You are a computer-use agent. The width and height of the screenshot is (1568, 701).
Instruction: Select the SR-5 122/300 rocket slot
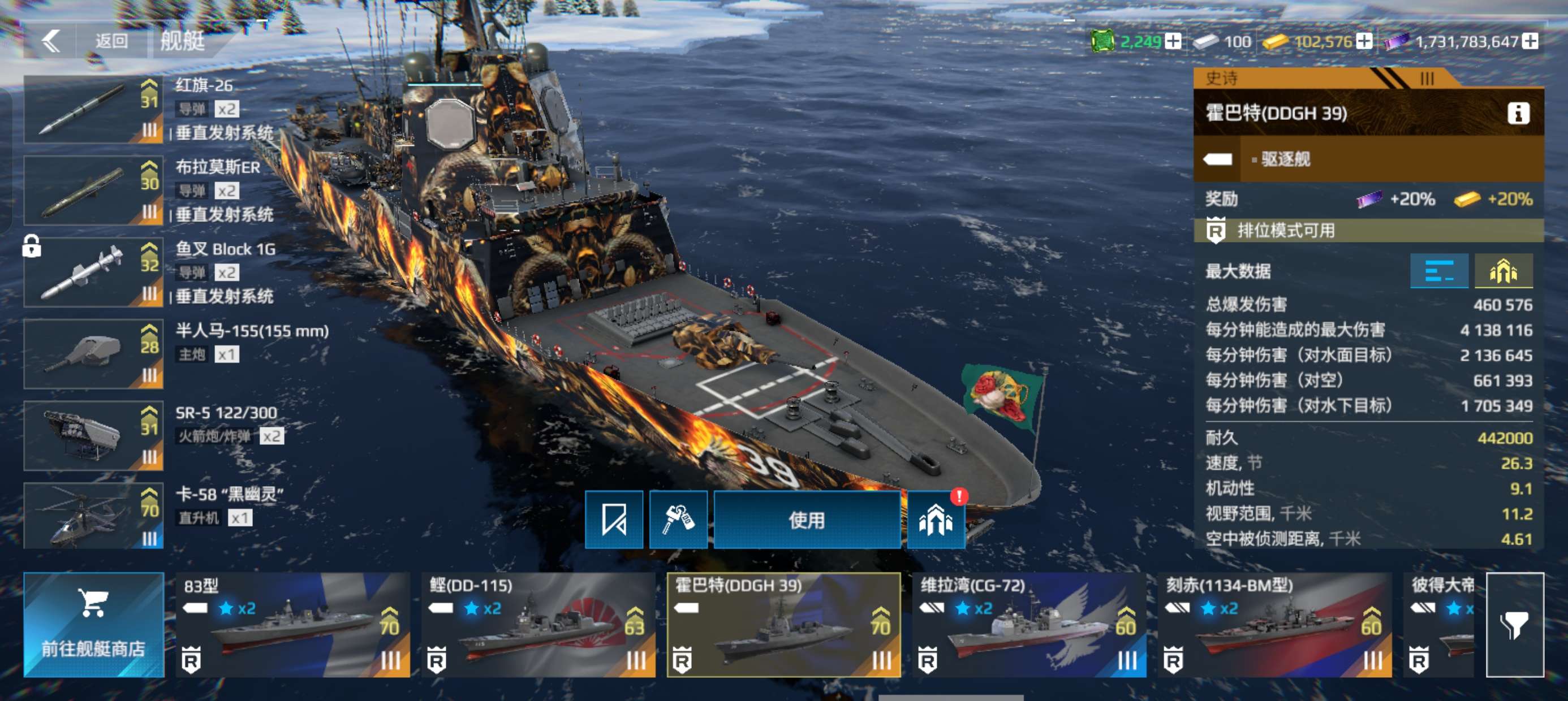(x=93, y=436)
